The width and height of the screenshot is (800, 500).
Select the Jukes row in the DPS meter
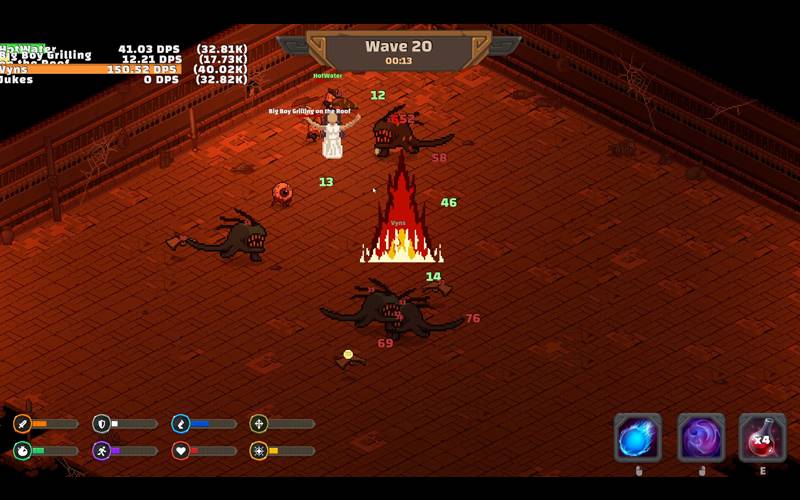(x=120, y=79)
